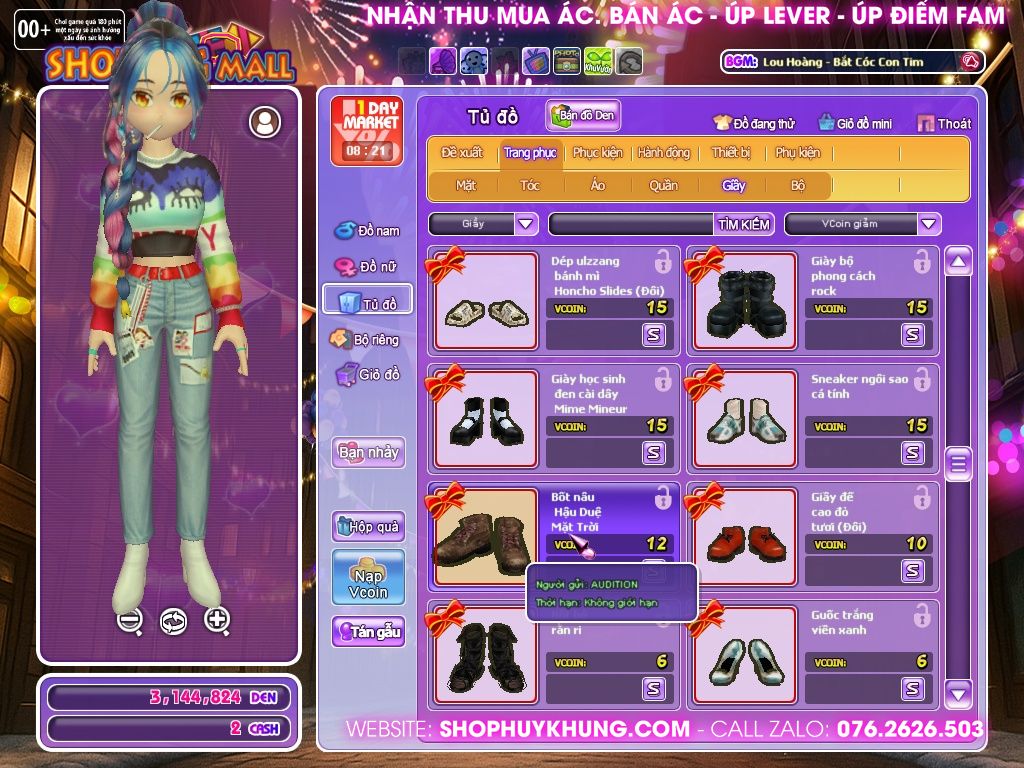1024x768 pixels.
Task: Exit the shop with Thoát
Action: pos(944,124)
